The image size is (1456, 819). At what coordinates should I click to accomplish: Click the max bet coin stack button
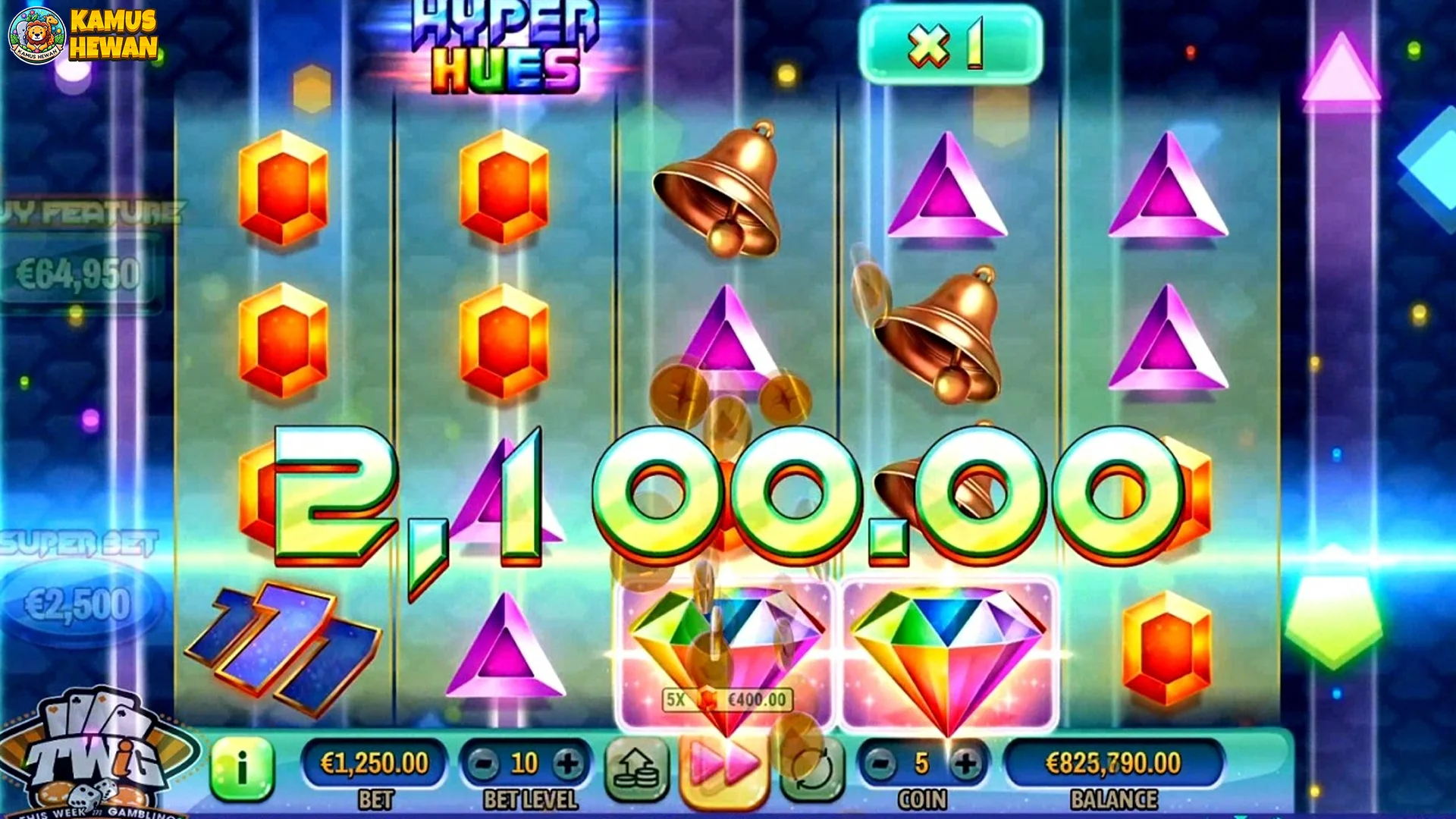(x=636, y=769)
